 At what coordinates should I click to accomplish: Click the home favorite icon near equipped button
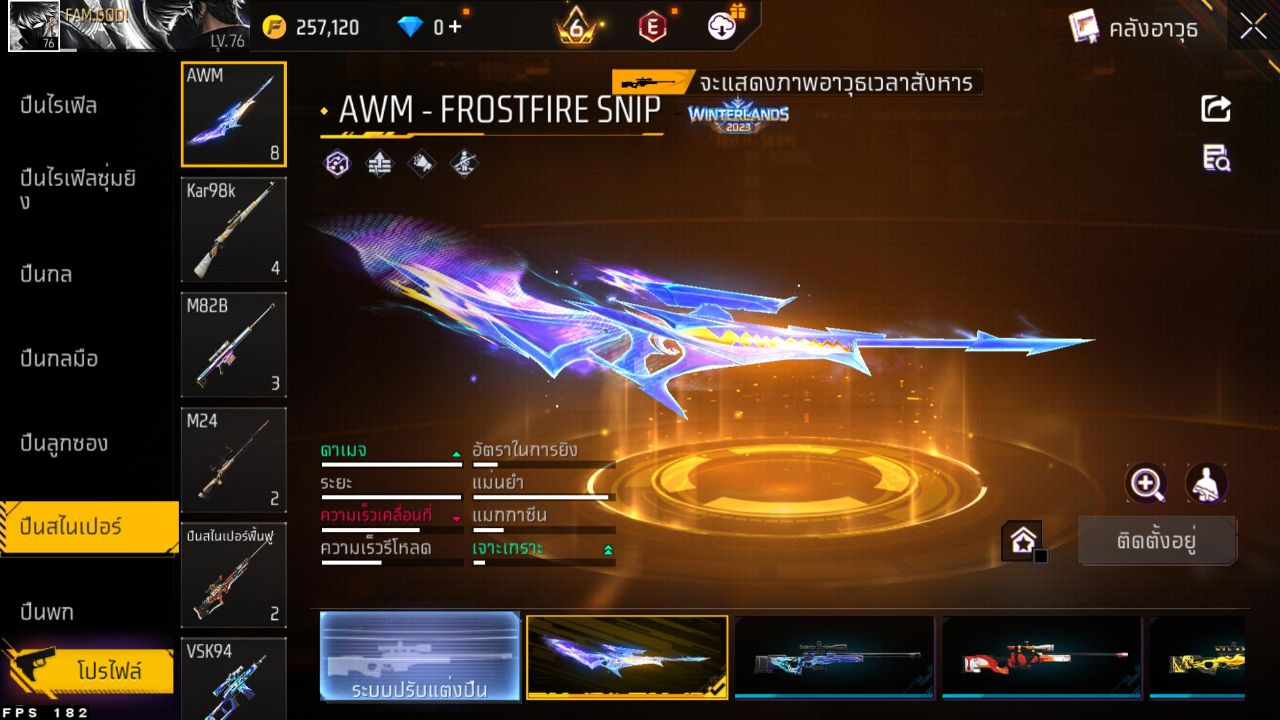[1021, 540]
